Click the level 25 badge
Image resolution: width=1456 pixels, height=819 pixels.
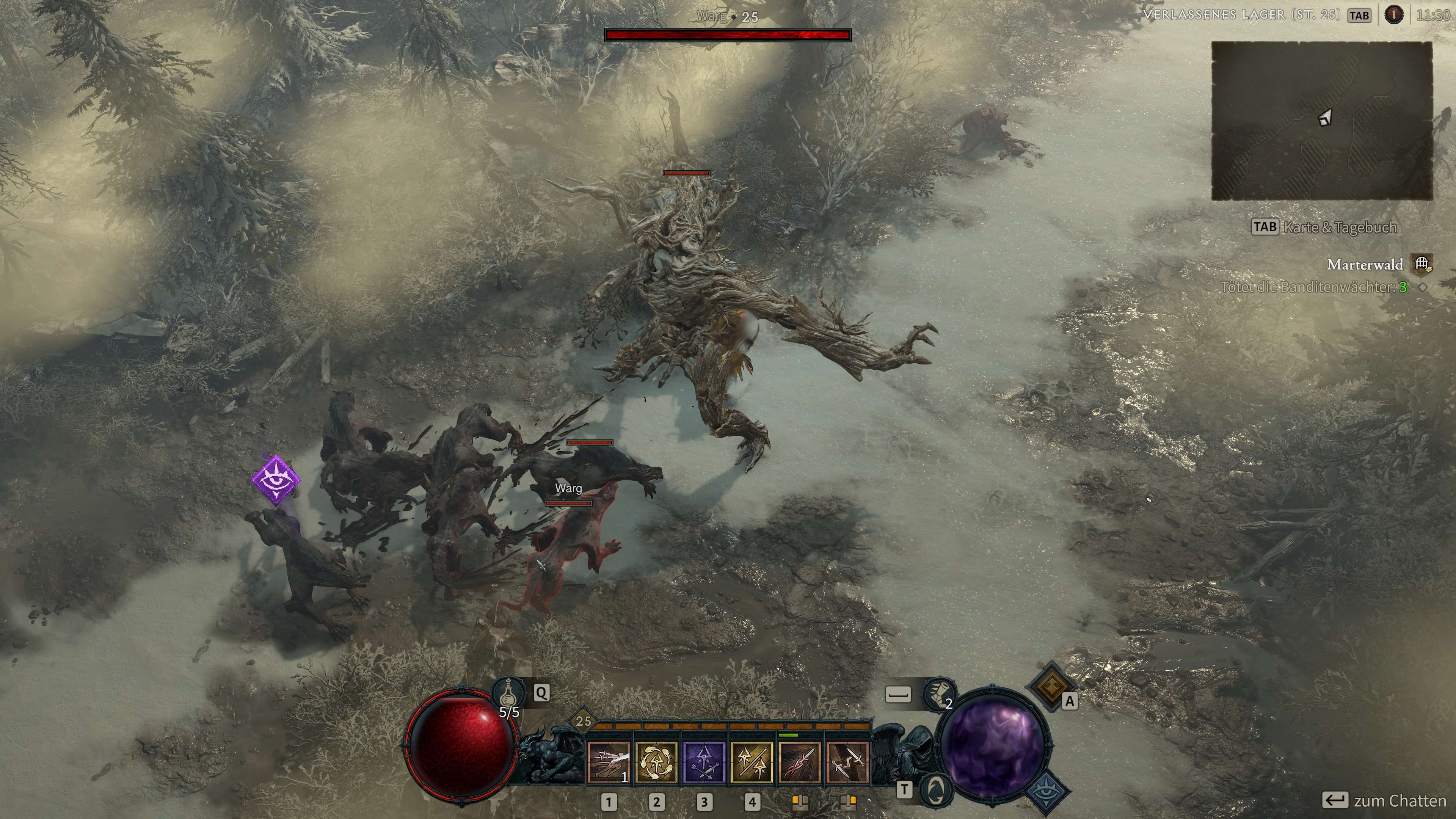point(583,721)
